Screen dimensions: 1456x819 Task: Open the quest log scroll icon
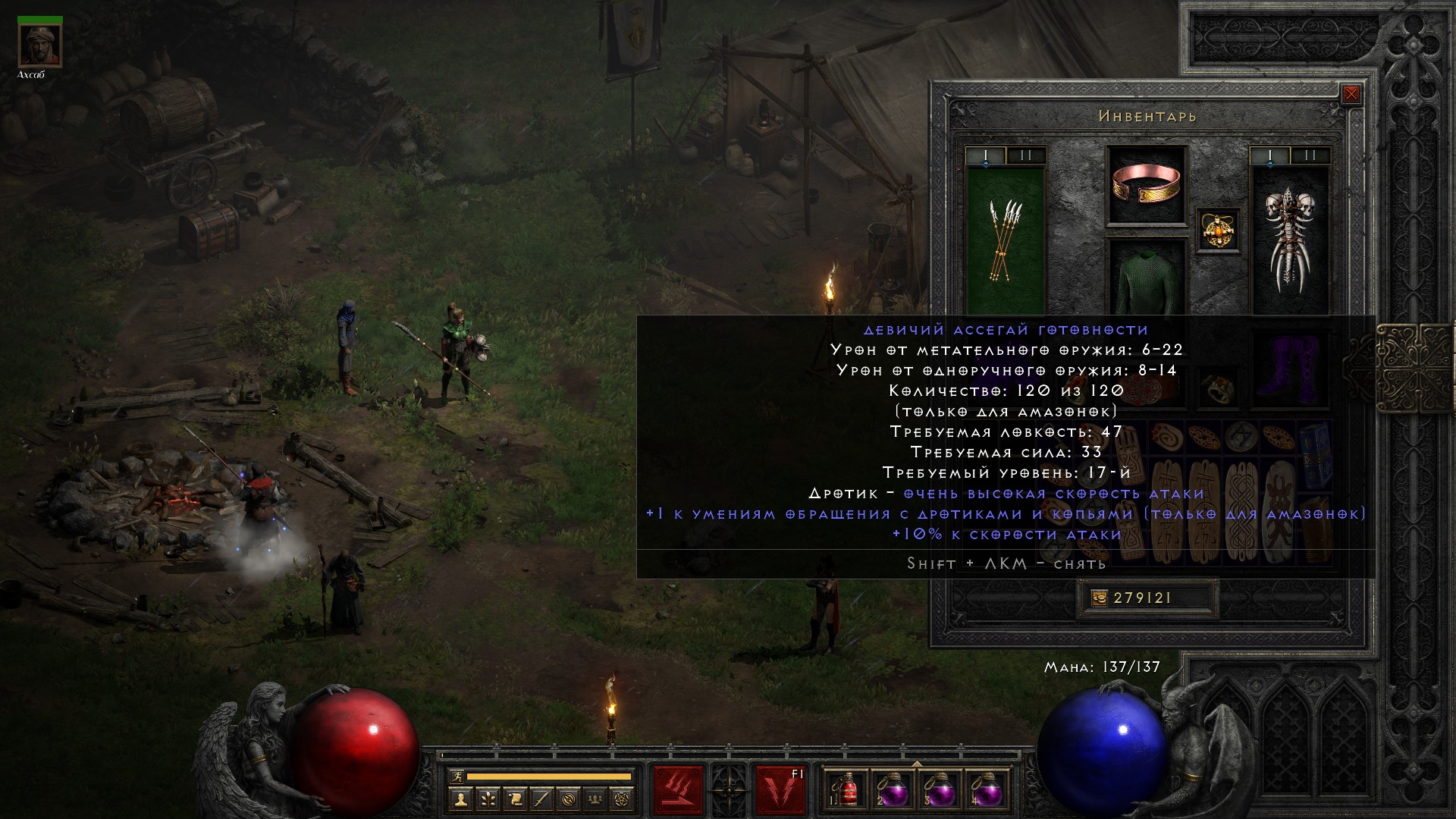tap(515, 799)
